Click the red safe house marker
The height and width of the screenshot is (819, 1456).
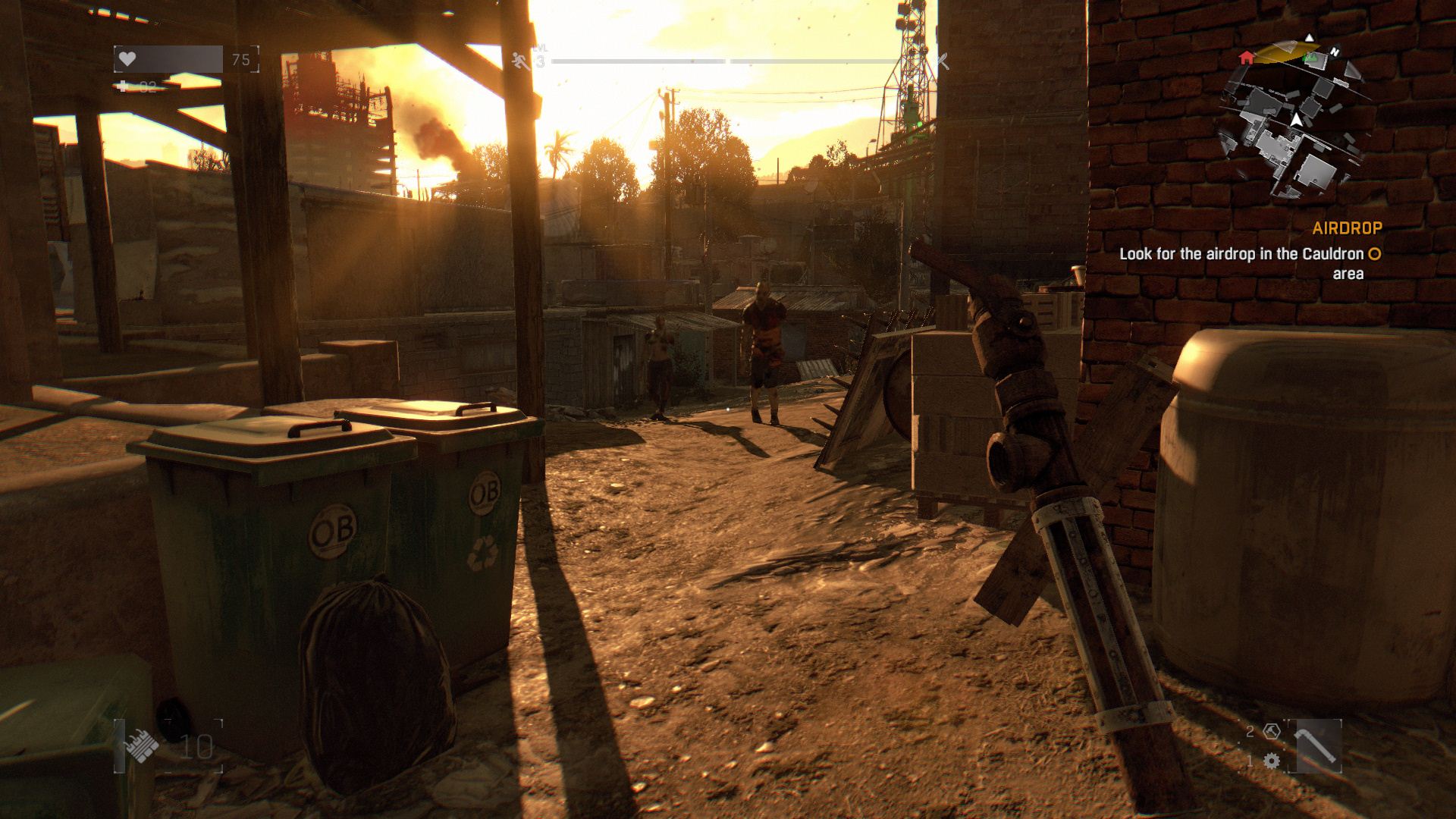point(1246,58)
